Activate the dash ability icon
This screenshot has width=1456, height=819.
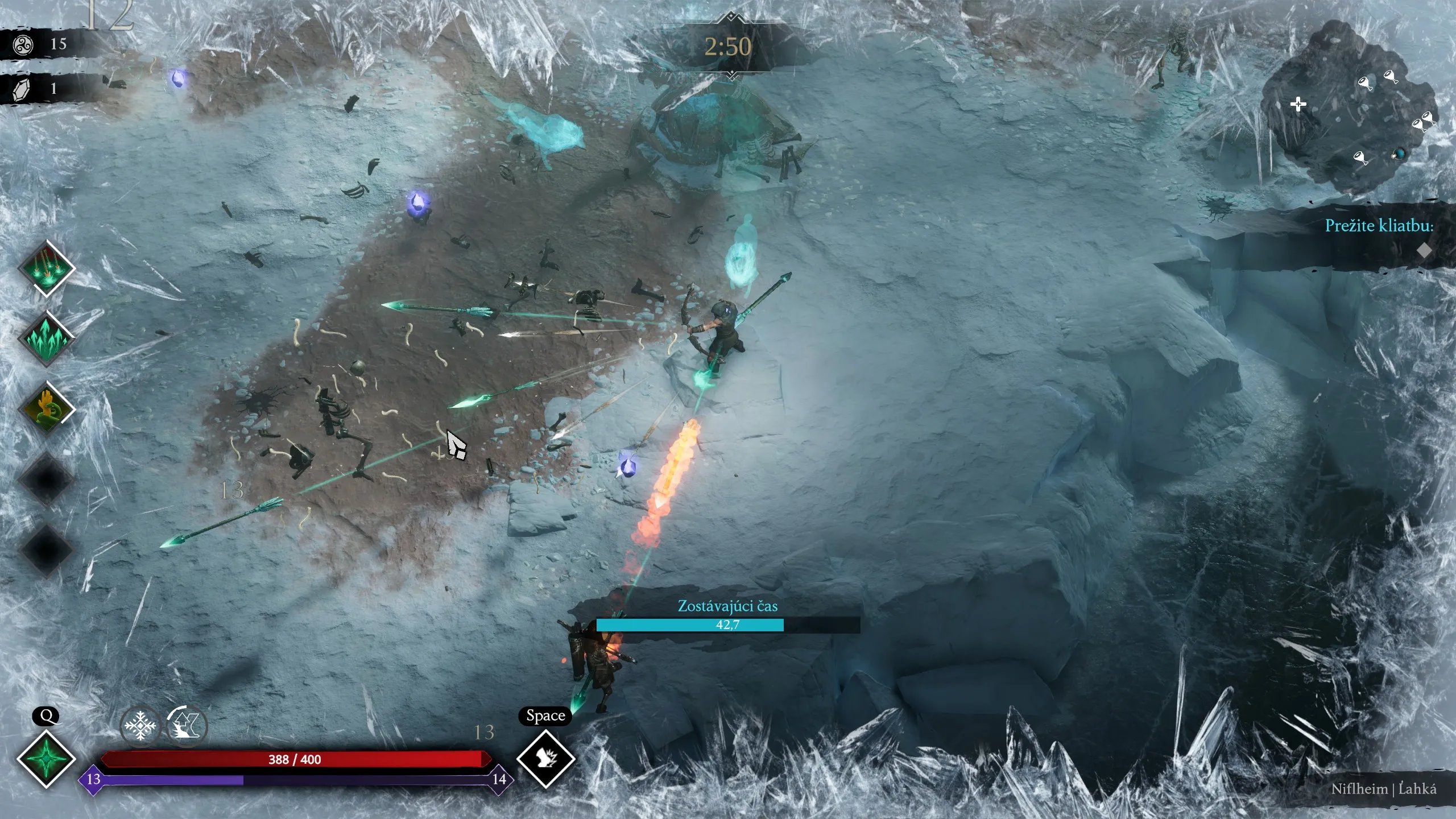pyautogui.click(x=545, y=758)
